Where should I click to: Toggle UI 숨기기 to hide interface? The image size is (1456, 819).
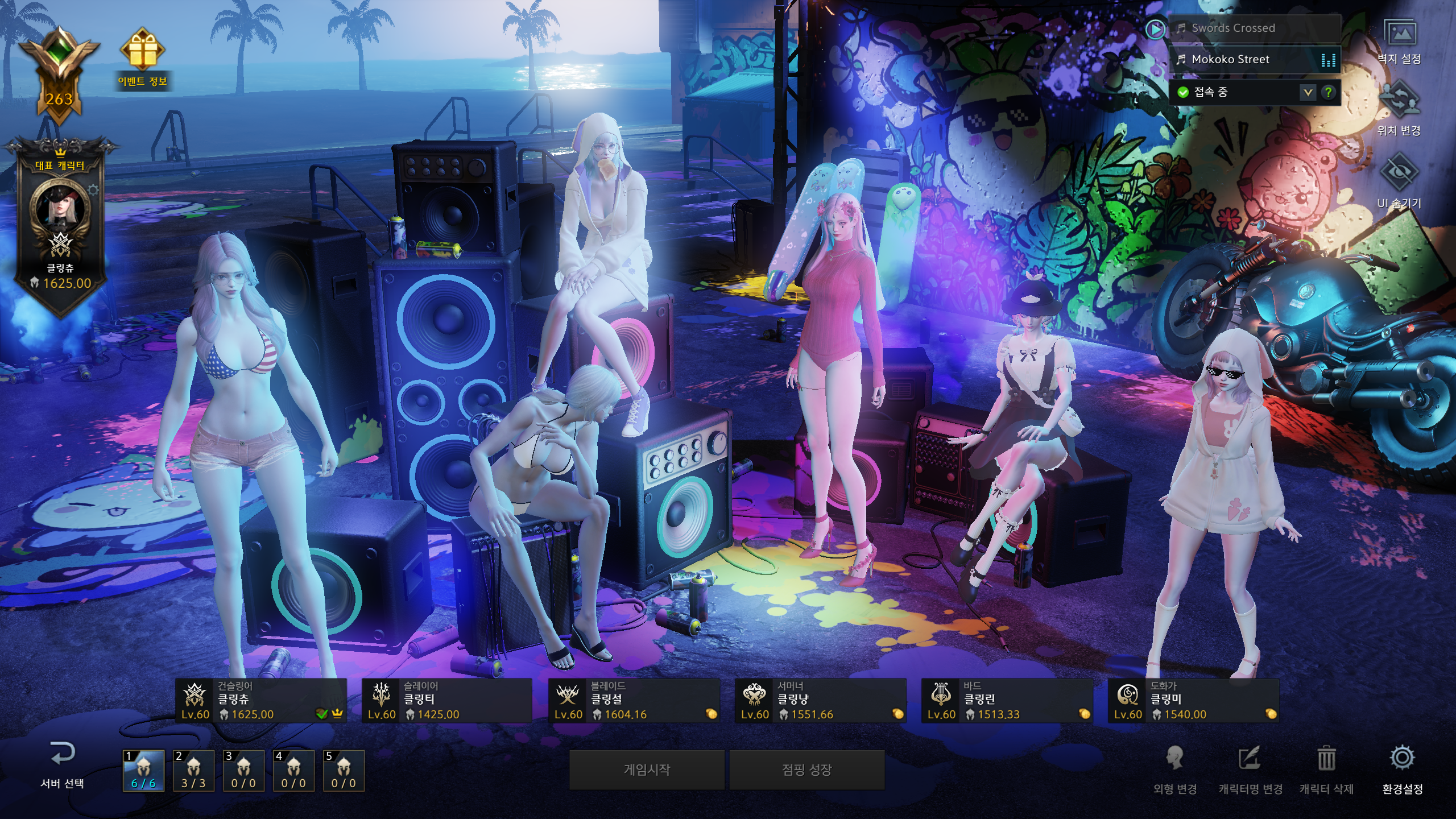(1399, 181)
